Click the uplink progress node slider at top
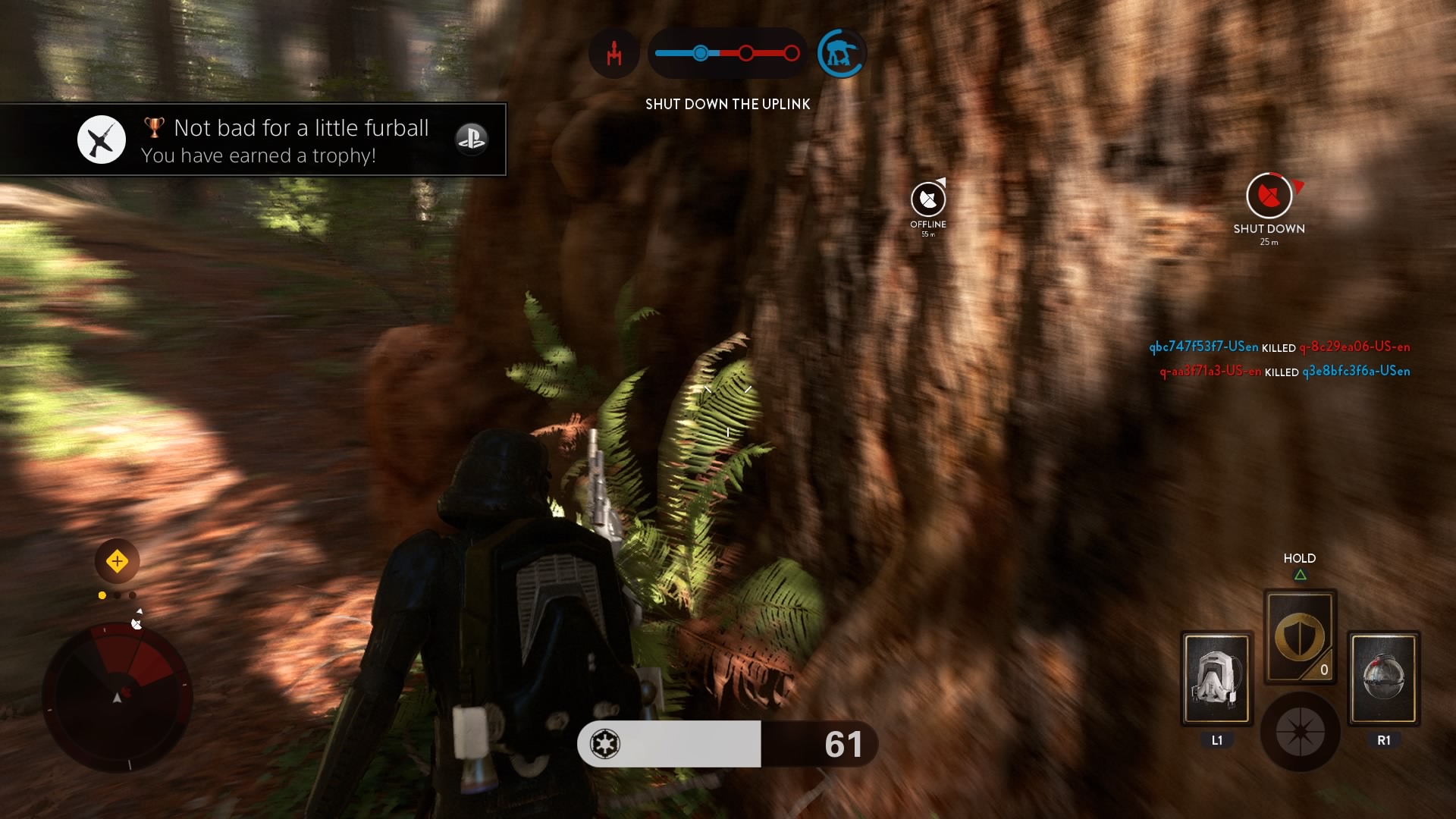This screenshot has width=1456, height=819. point(701,53)
